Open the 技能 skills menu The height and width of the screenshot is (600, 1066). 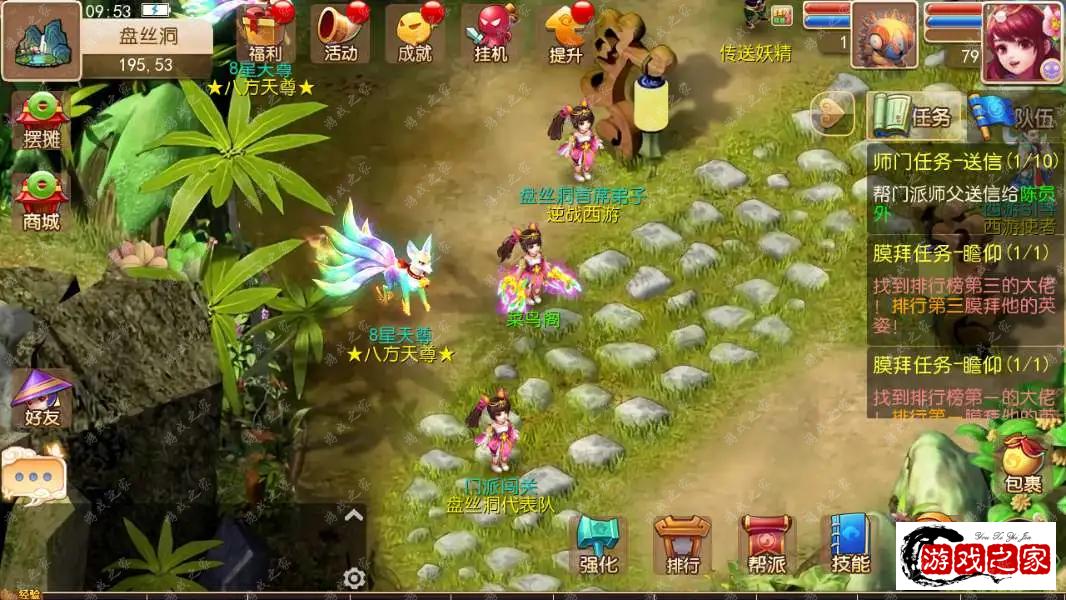[850, 546]
